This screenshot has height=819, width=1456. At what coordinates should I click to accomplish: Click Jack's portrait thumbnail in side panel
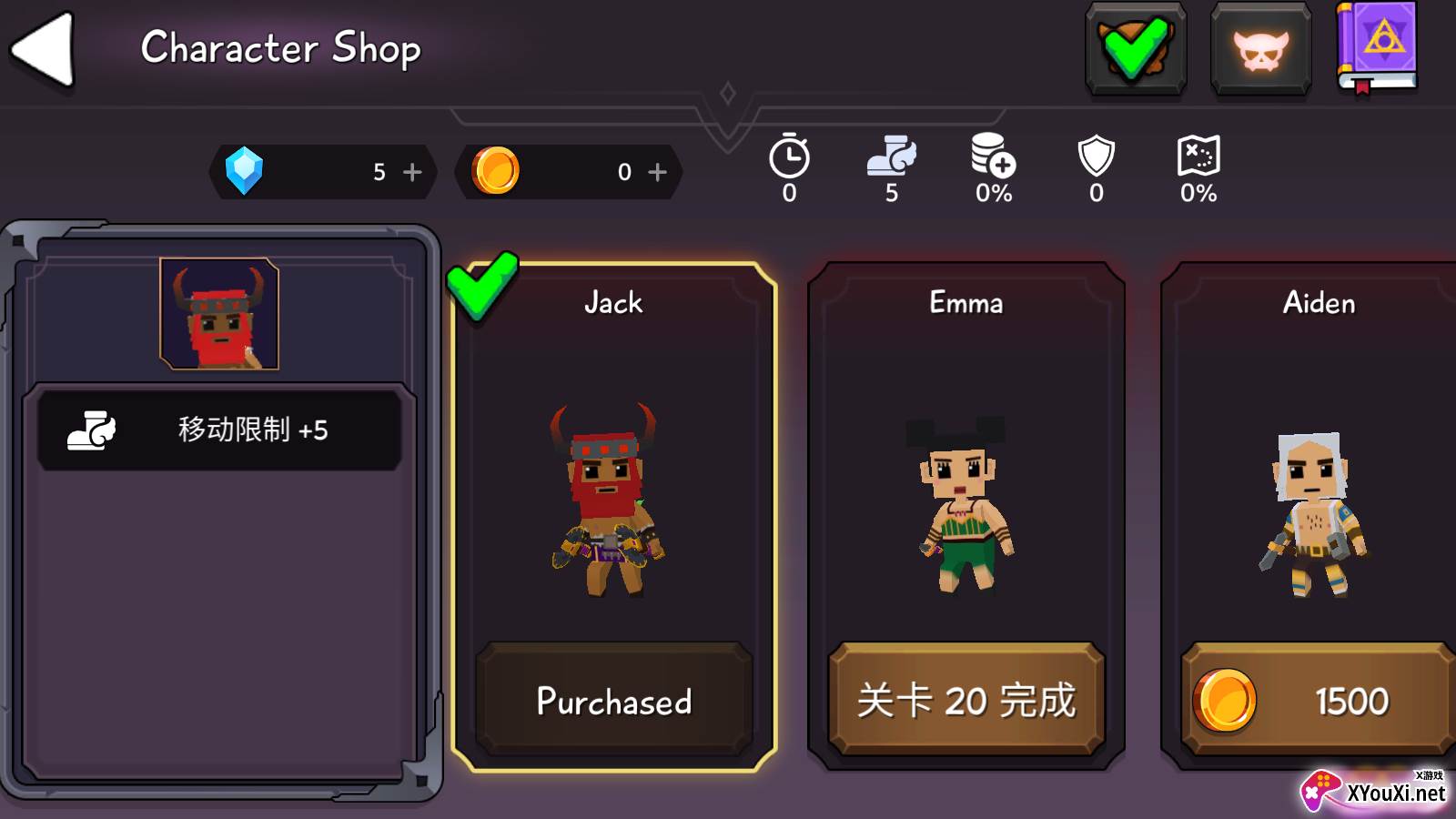tap(219, 314)
